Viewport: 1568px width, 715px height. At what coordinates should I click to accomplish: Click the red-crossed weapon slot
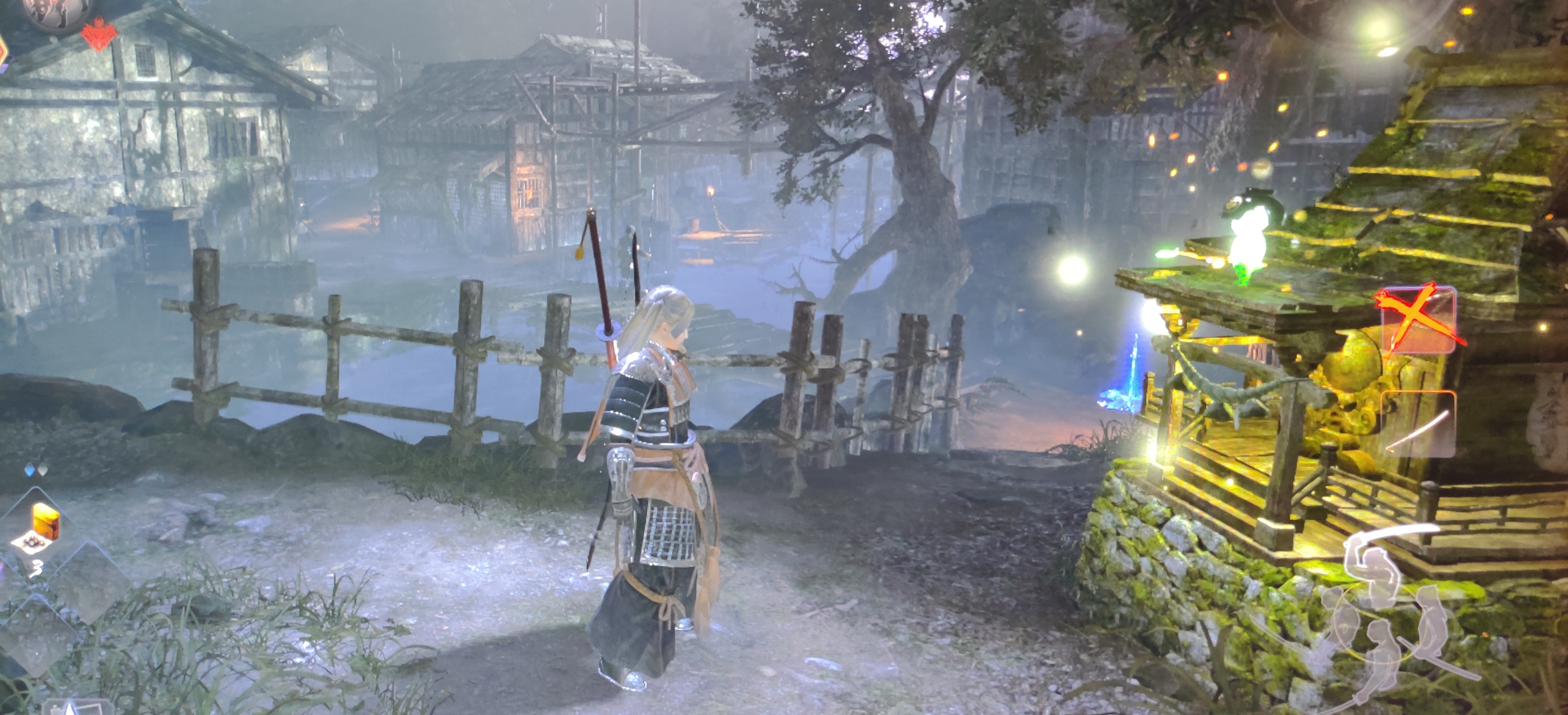tap(1418, 320)
